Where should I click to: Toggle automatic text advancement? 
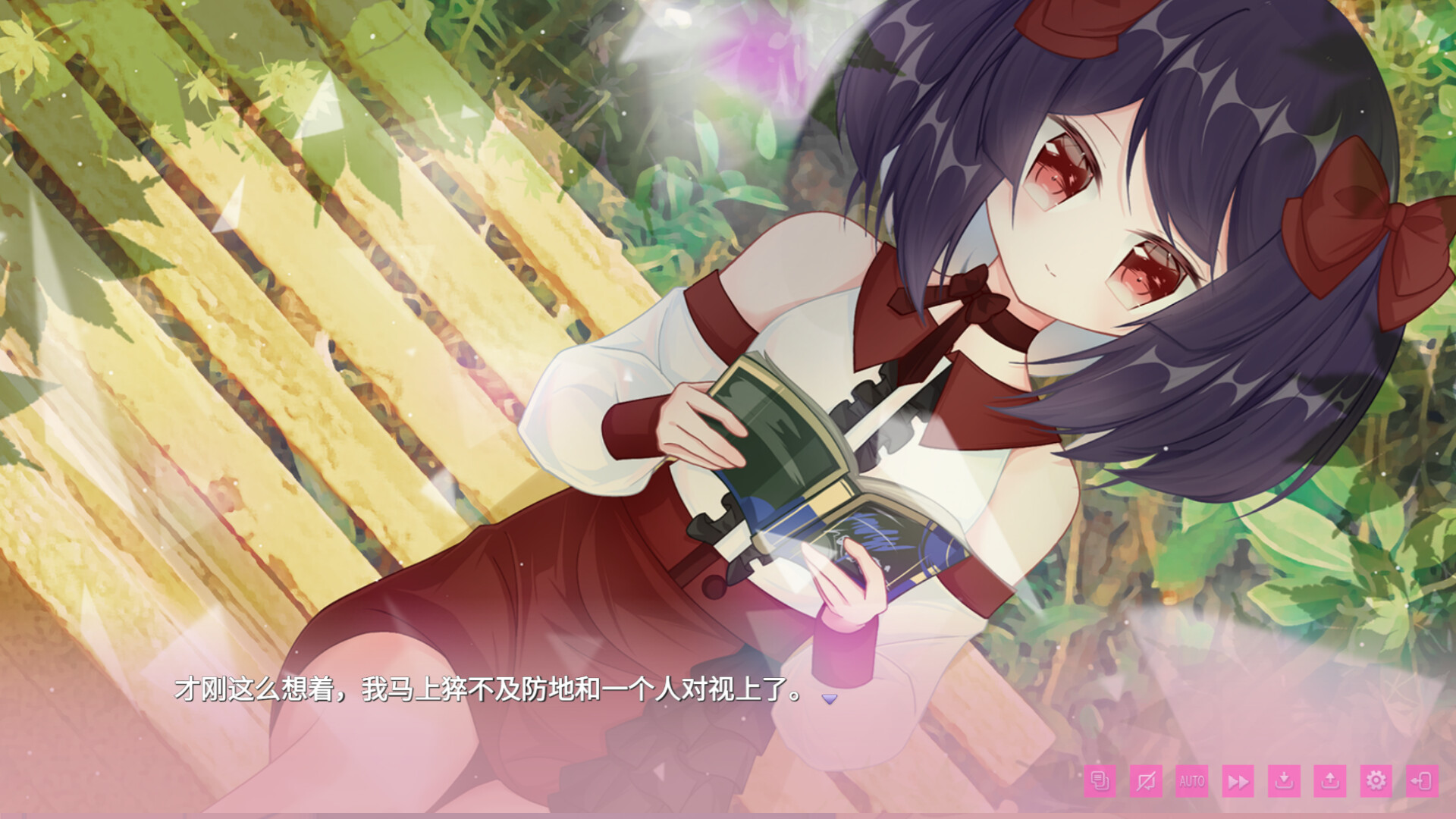pyautogui.click(x=1192, y=781)
